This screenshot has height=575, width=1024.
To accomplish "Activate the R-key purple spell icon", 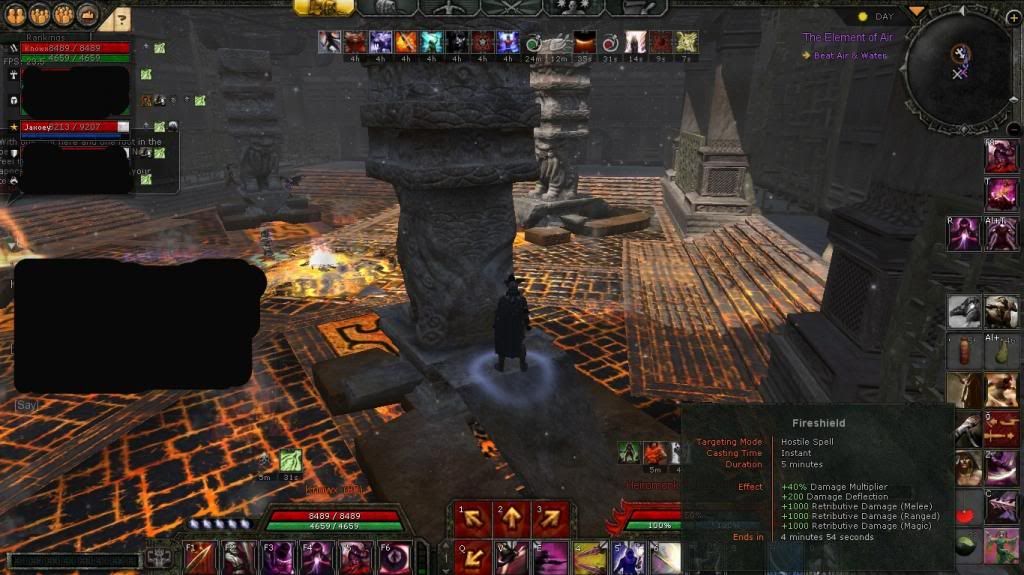I will point(964,233).
